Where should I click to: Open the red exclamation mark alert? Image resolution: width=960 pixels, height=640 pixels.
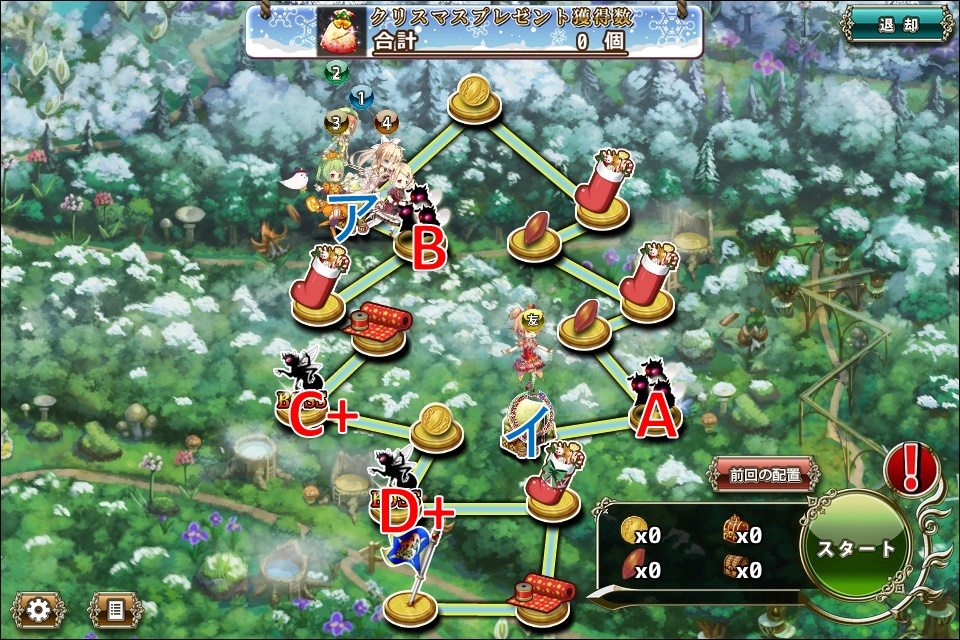pos(910,470)
